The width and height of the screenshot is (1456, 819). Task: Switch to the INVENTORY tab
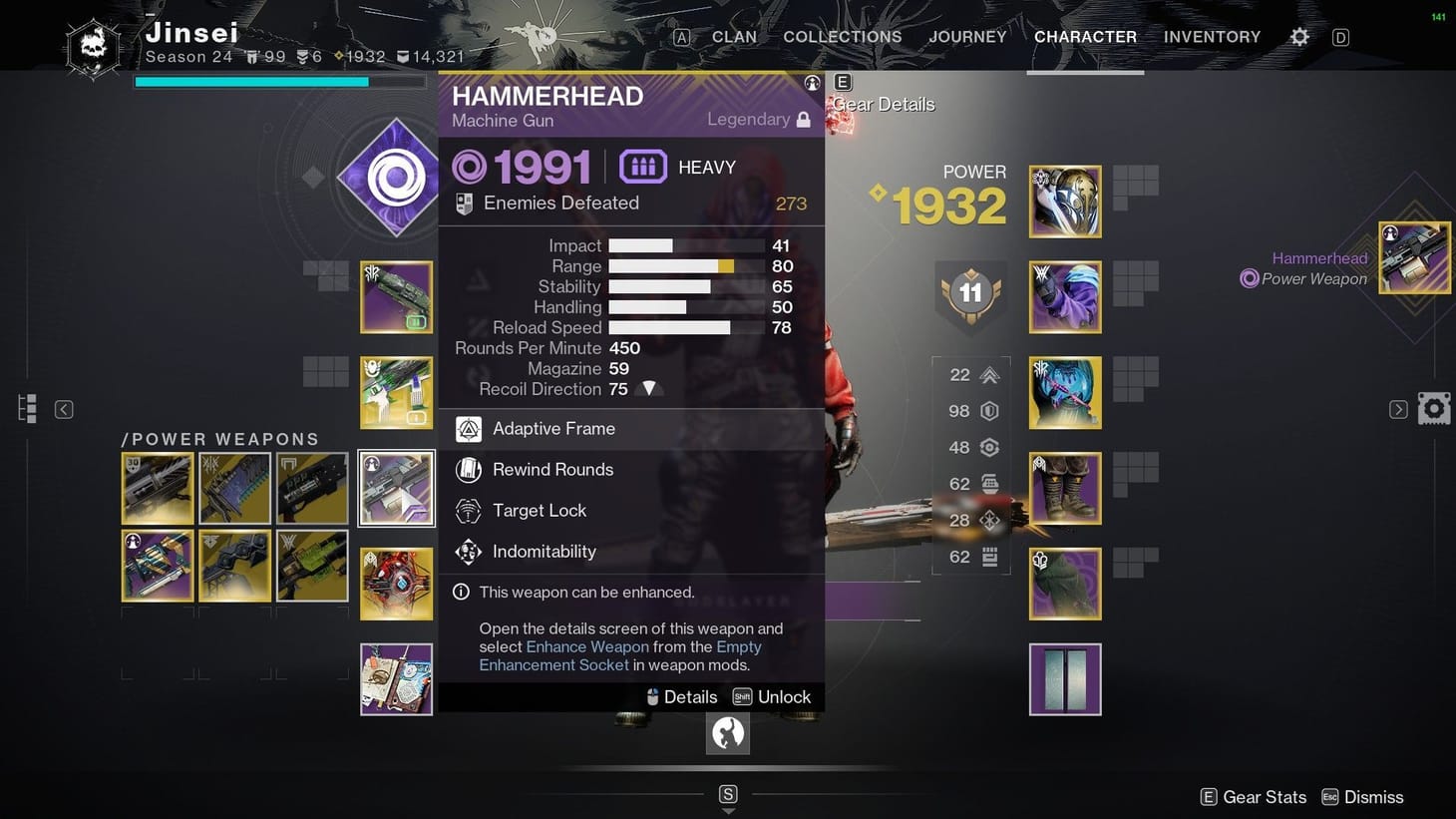(1212, 36)
